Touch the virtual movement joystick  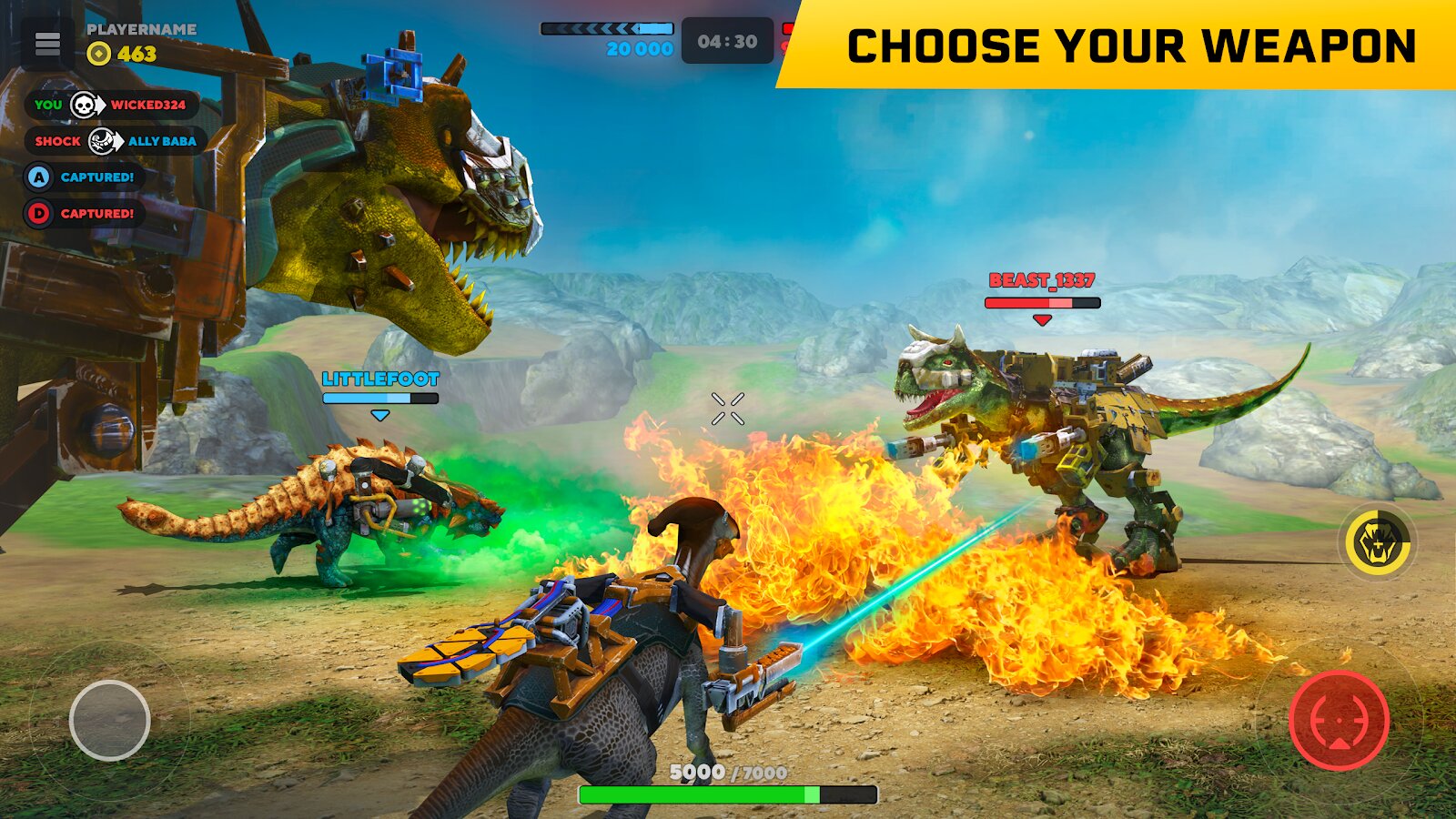[109, 720]
